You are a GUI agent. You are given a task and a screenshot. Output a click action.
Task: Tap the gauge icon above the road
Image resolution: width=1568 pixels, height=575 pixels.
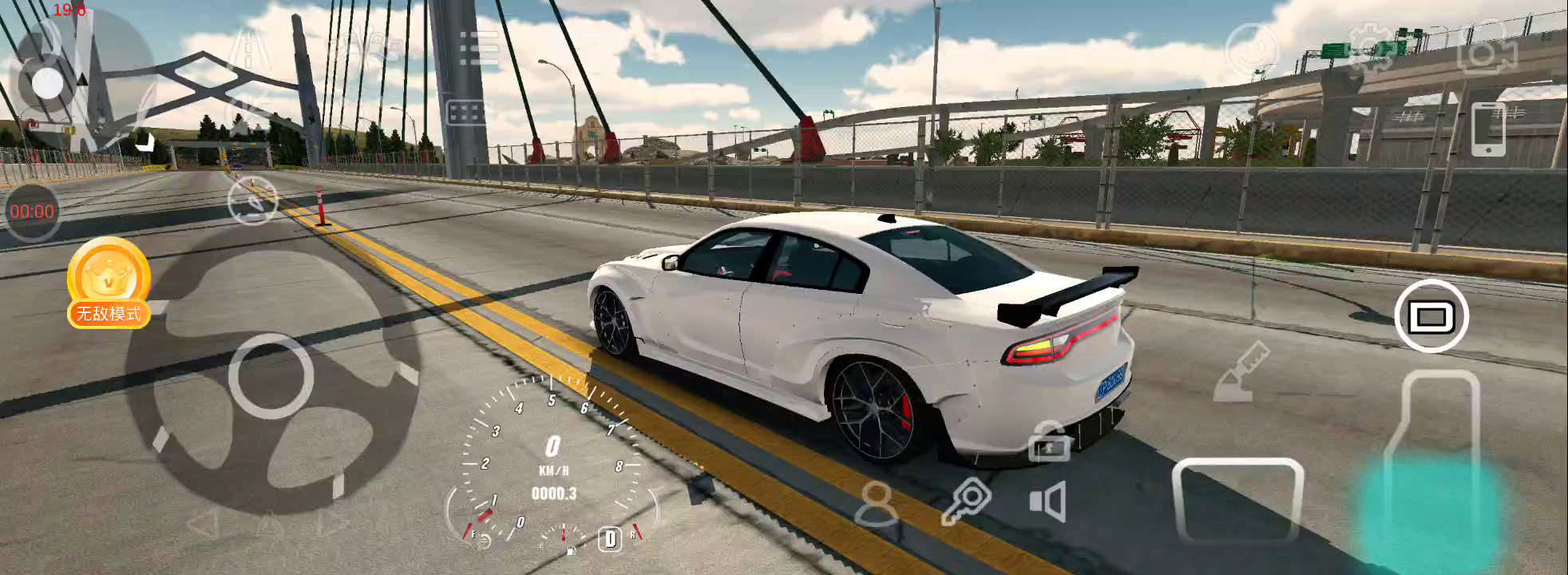click(x=252, y=200)
